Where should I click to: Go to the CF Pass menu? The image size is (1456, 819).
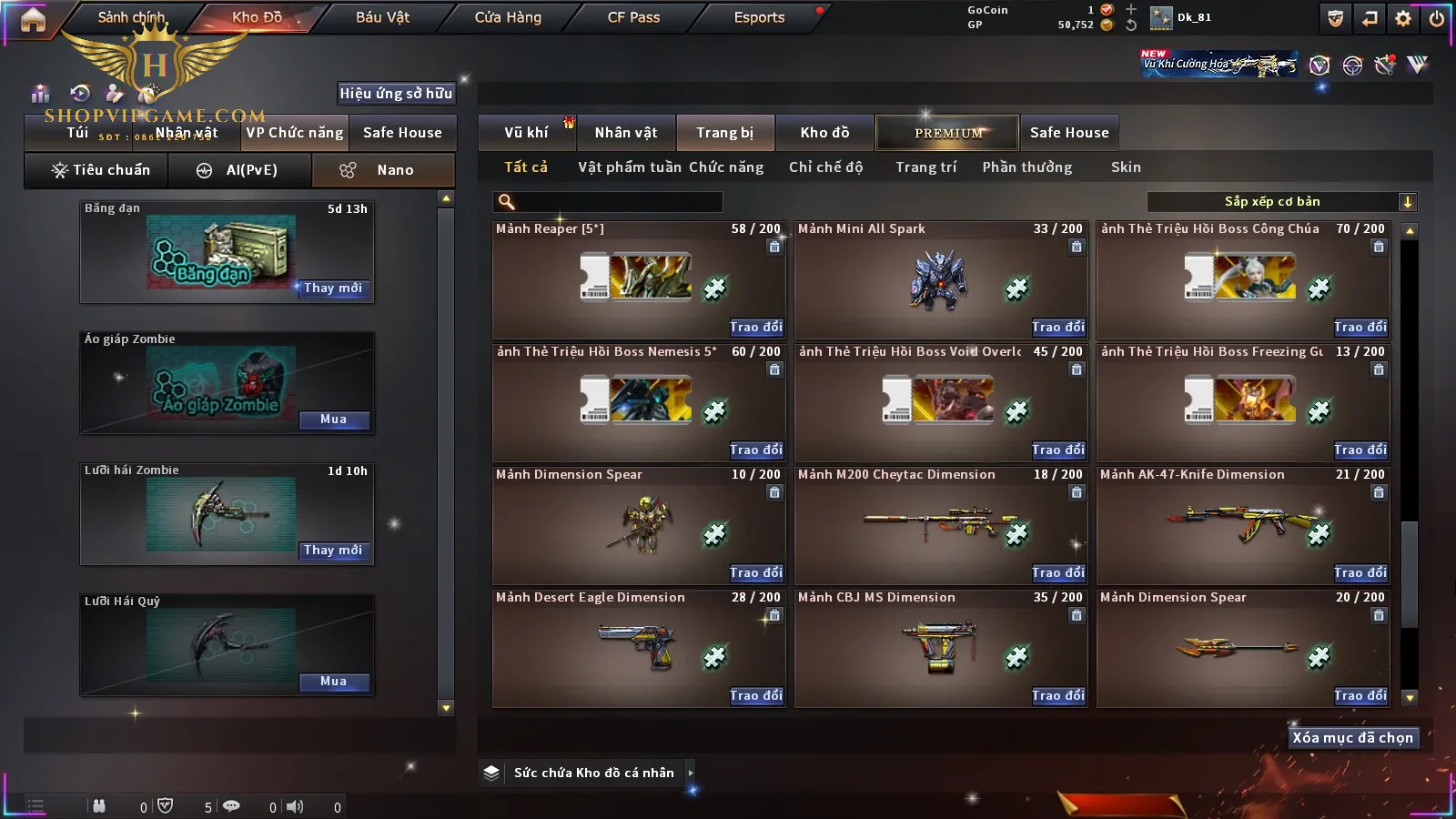pos(633,17)
